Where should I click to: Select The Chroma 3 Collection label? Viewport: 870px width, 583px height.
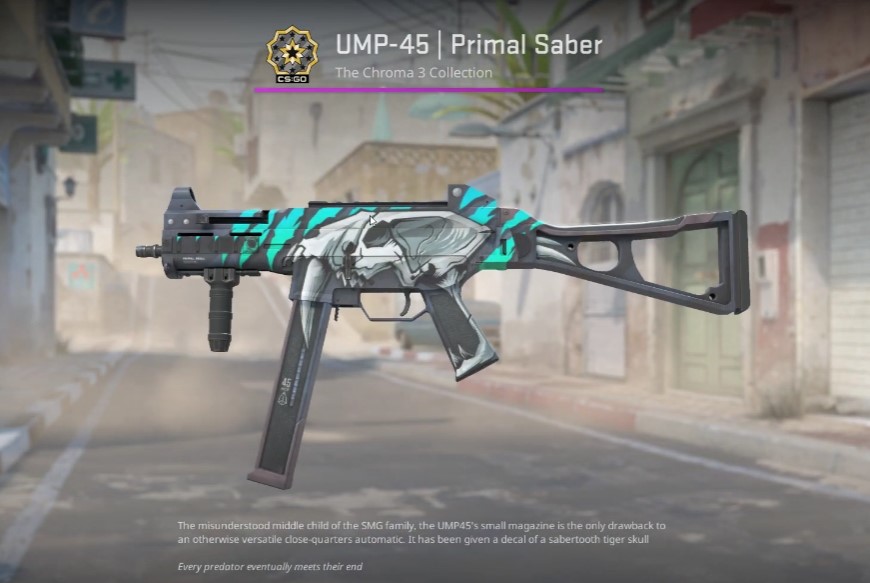pyautogui.click(x=413, y=73)
